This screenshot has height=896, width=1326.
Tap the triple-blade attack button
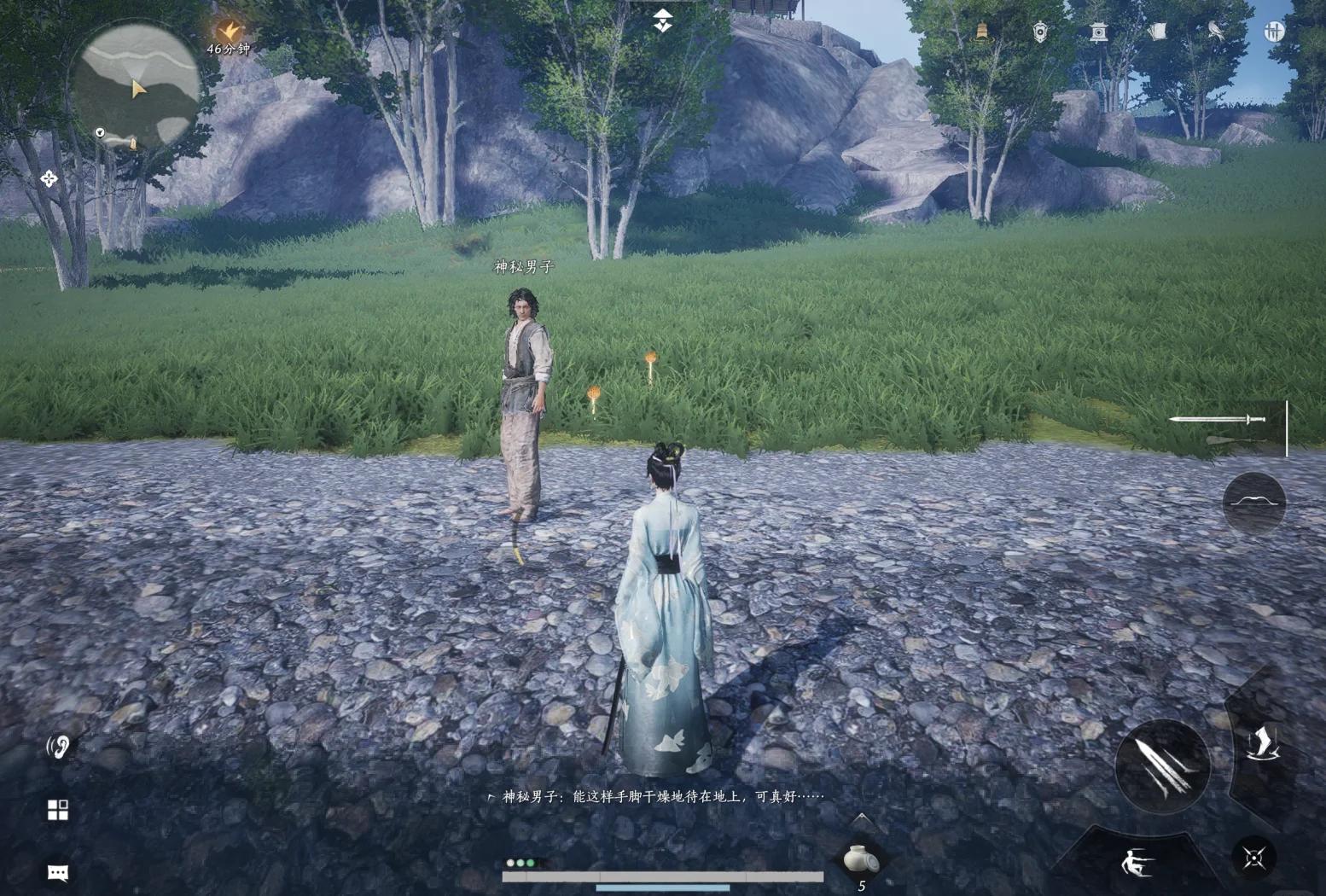coord(1161,764)
